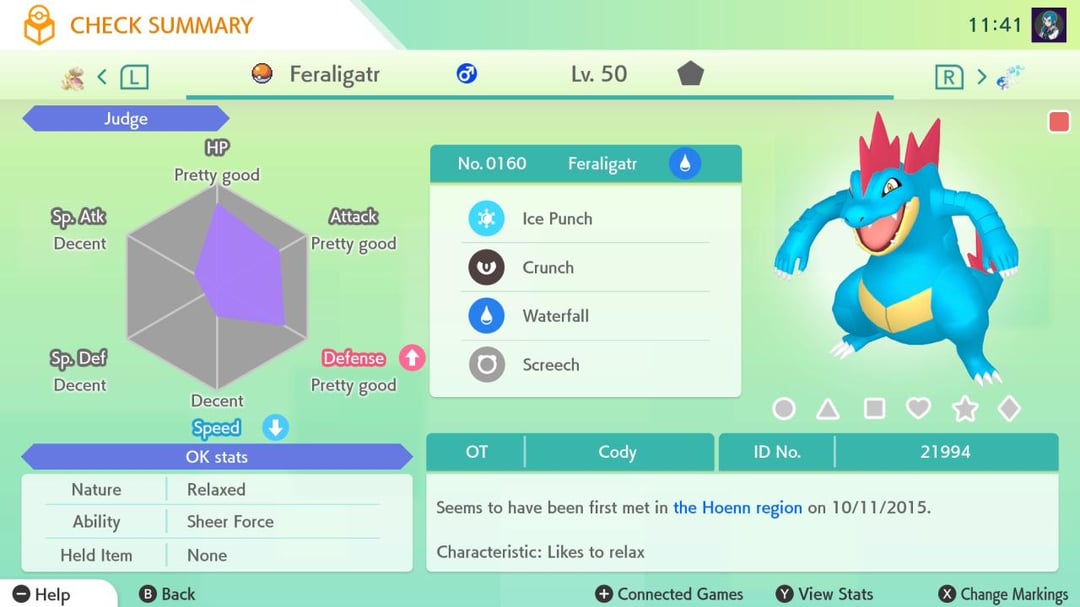
Task: Go to the previous Pokémon arrow
Action: [x=102, y=77]
